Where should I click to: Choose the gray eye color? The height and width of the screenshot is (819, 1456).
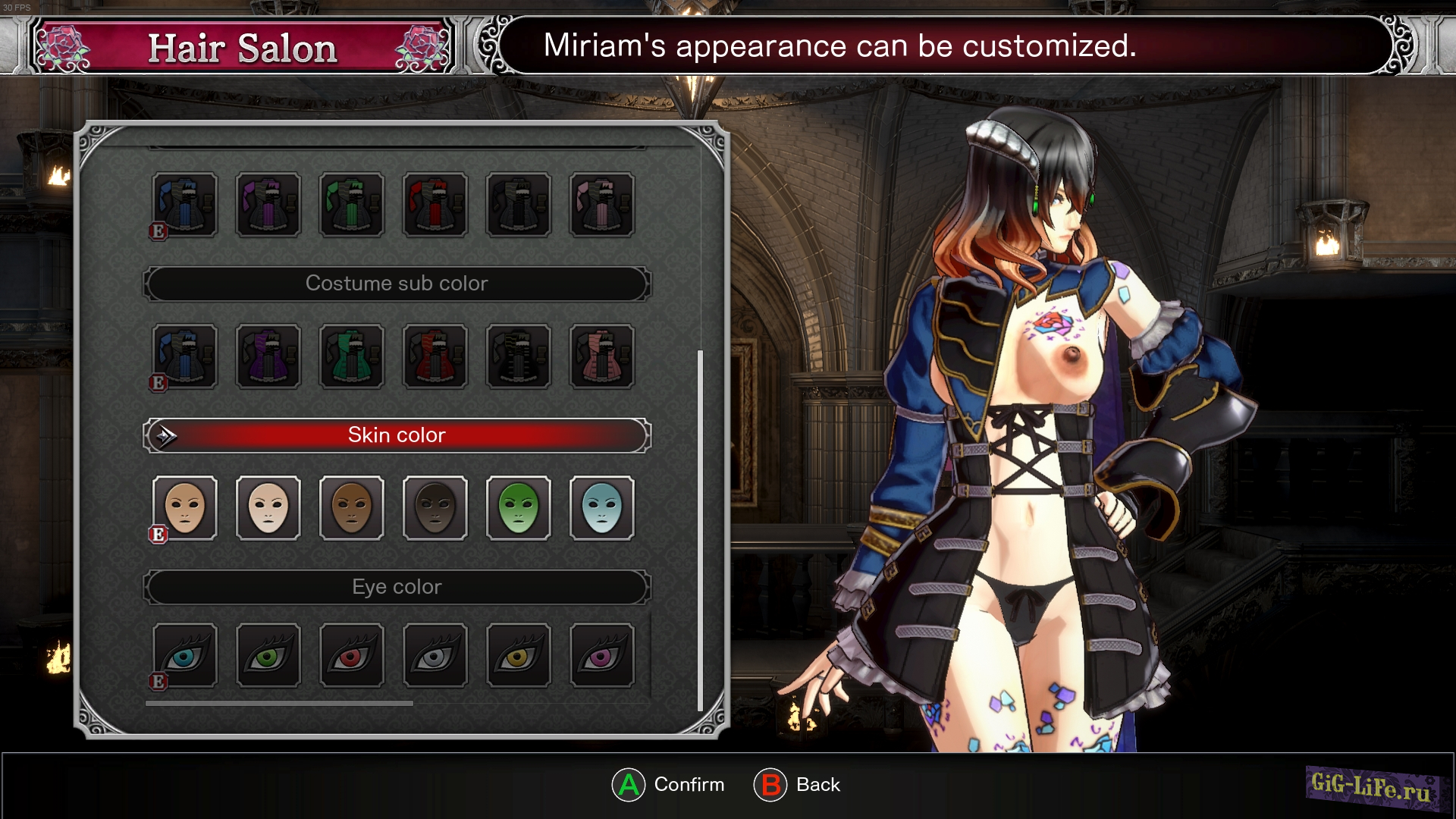tap(435, 656)
